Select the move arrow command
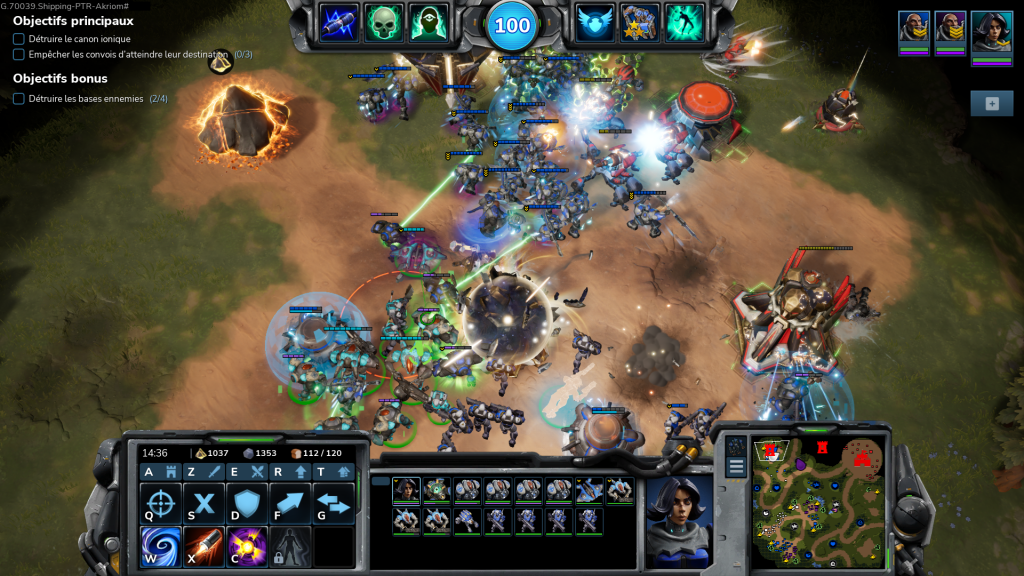The width and height of the screenshot is (1024, 576). pos(291,503)
